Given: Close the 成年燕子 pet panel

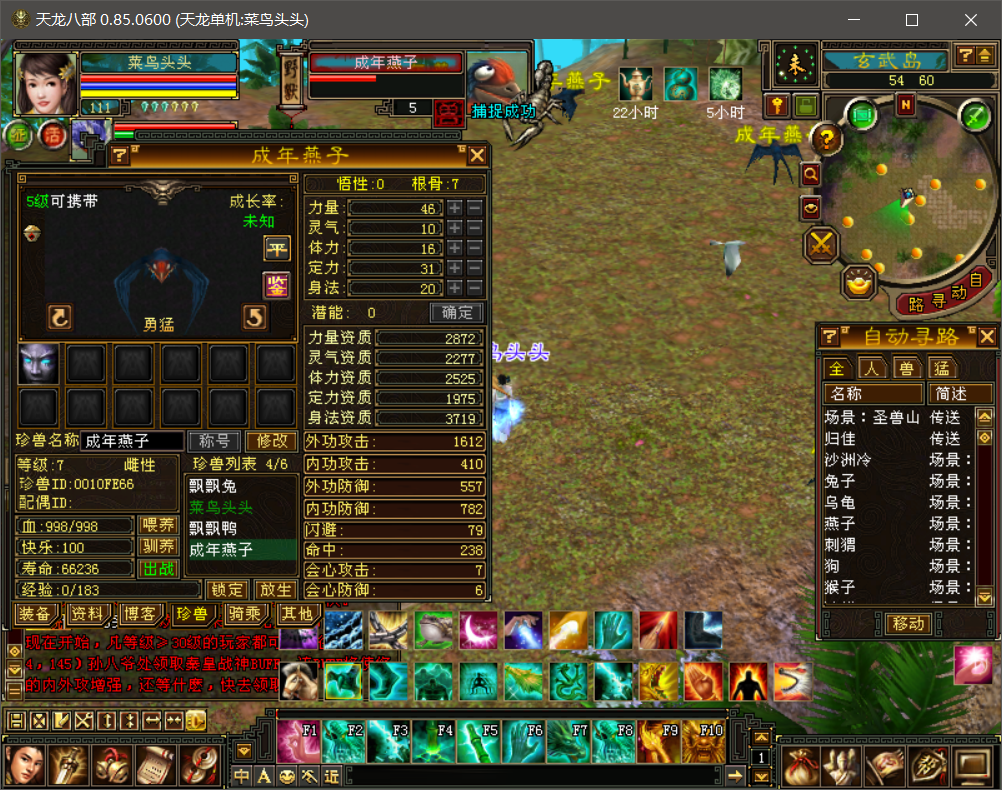Looking at the screenshot, I should pyautogui.click(x=477, y=155).
